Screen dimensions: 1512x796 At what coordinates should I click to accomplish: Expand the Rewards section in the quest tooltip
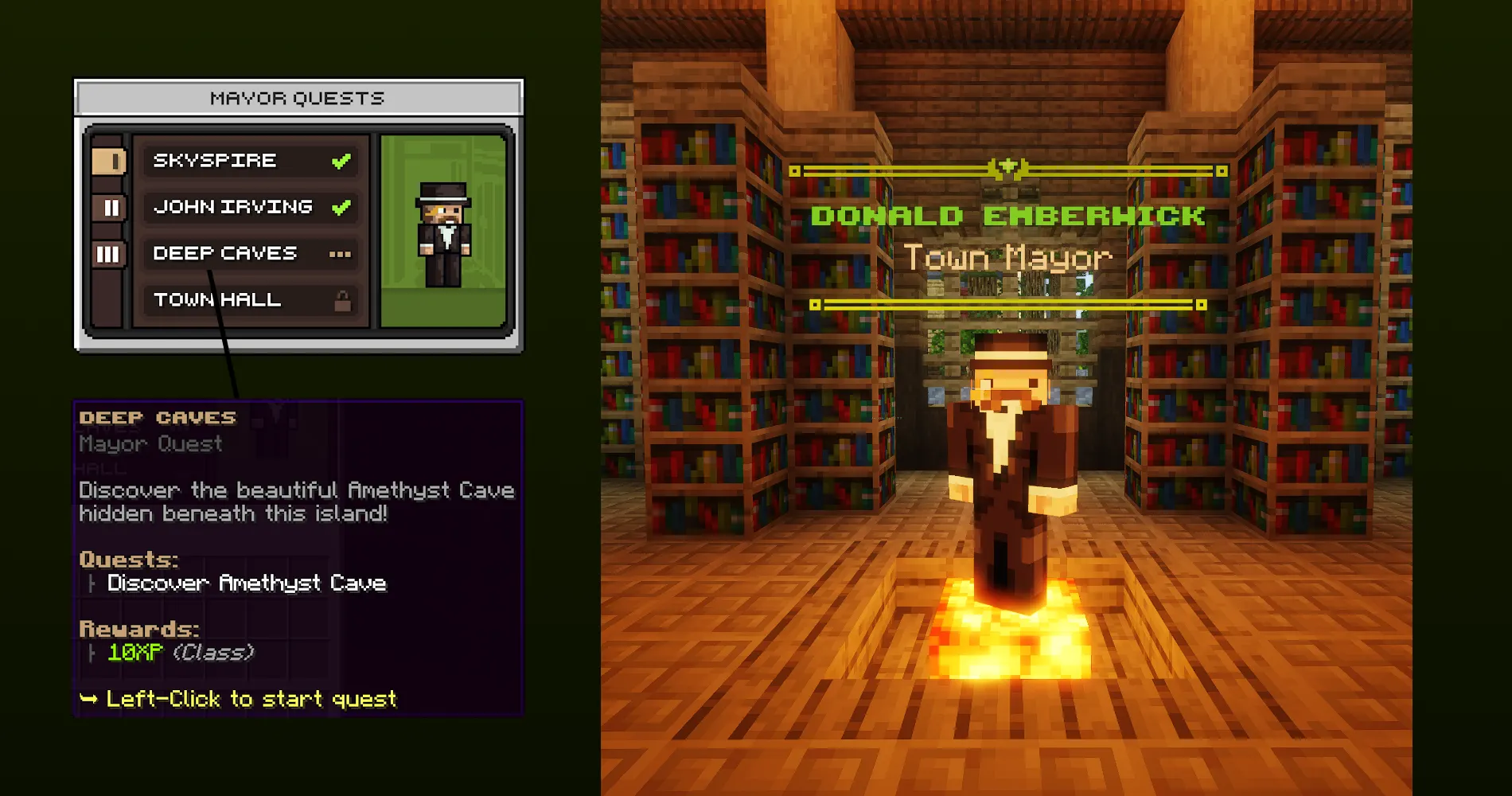point(139,628)
